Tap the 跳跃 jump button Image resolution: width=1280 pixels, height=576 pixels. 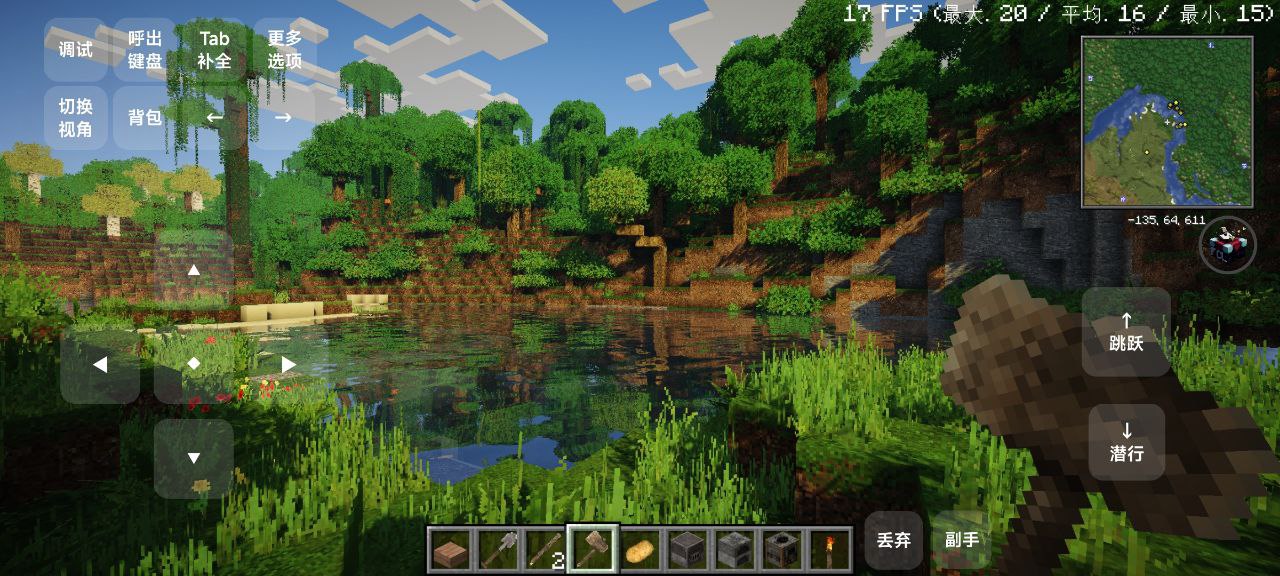click(1126, 332)
